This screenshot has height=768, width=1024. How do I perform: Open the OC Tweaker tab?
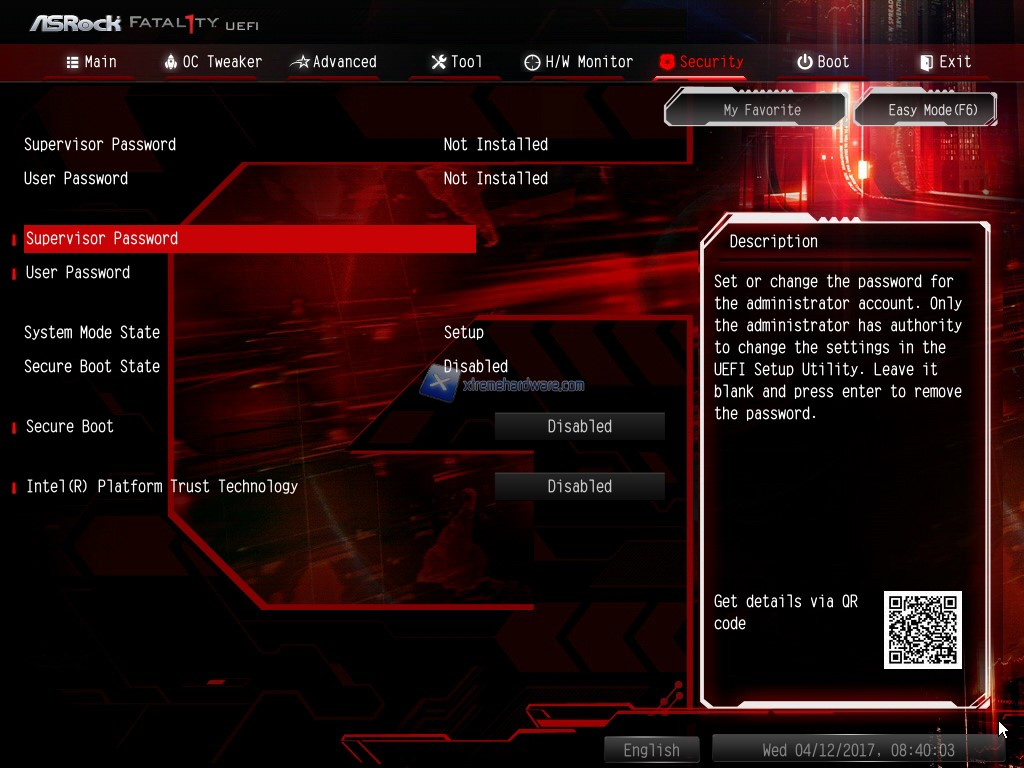coord(212,62)
